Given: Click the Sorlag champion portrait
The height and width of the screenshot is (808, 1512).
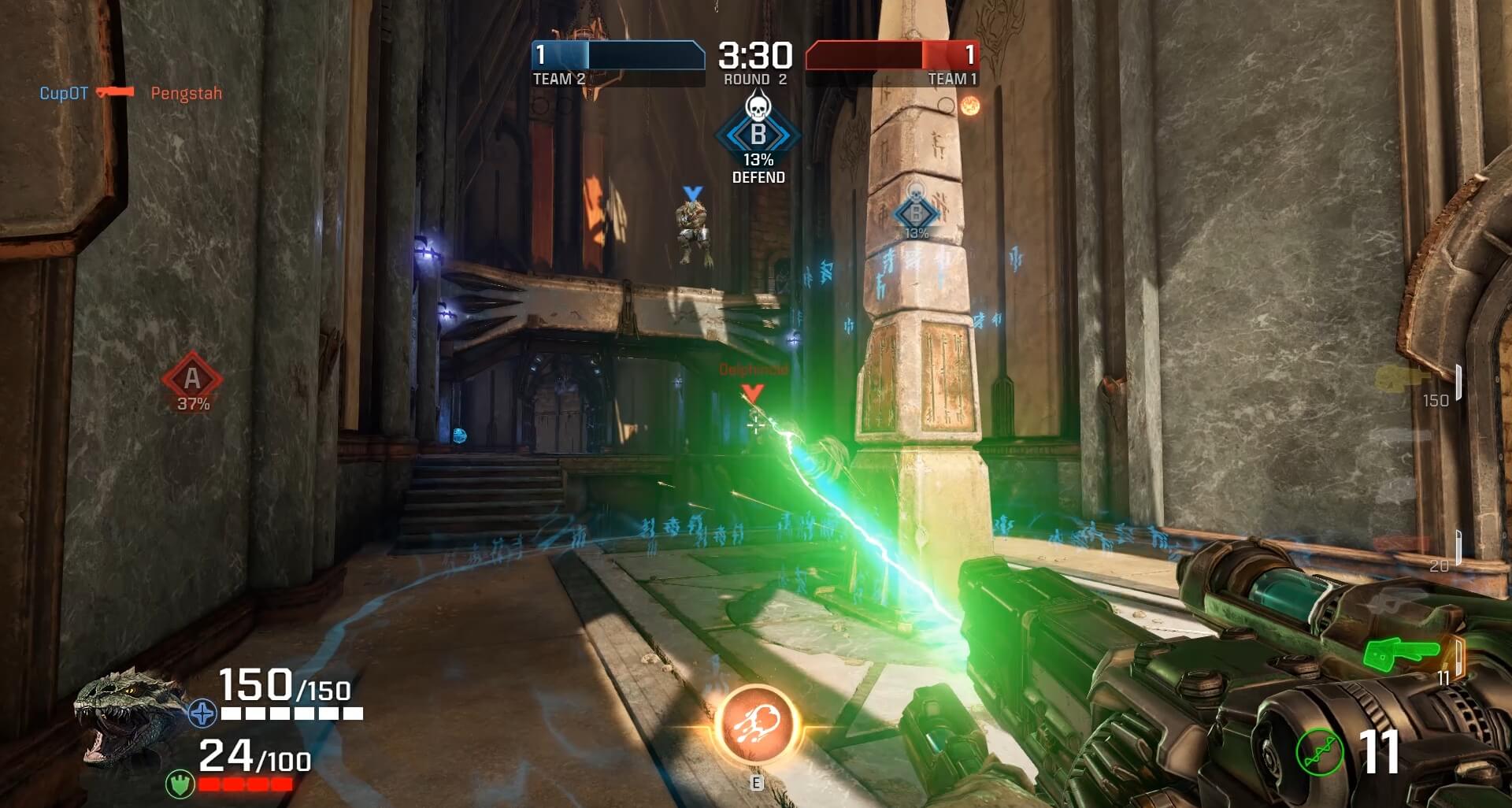Looking at the screenshot, I should 124,715.
